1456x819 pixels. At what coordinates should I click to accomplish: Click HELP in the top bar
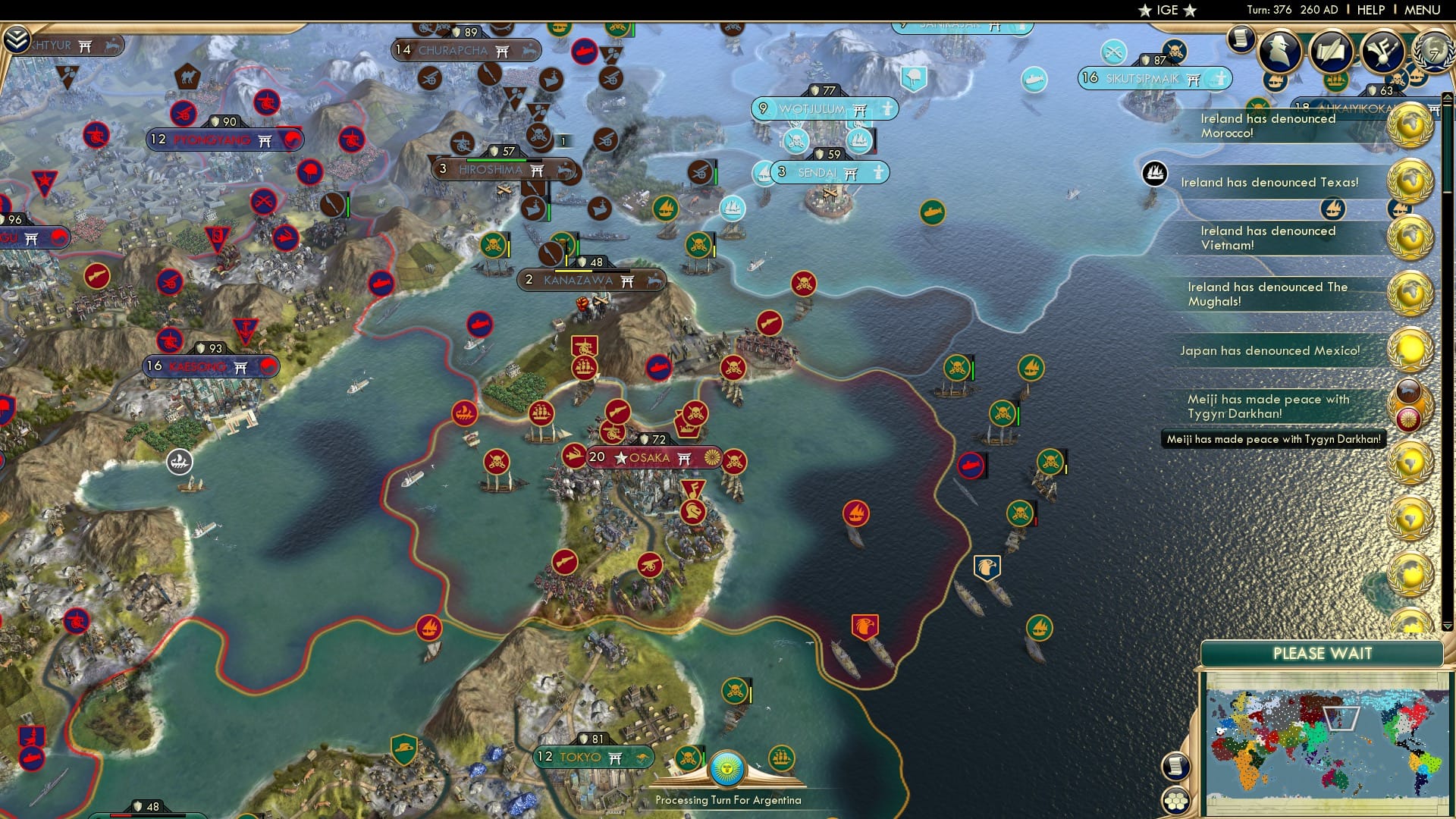point(1371,10)
